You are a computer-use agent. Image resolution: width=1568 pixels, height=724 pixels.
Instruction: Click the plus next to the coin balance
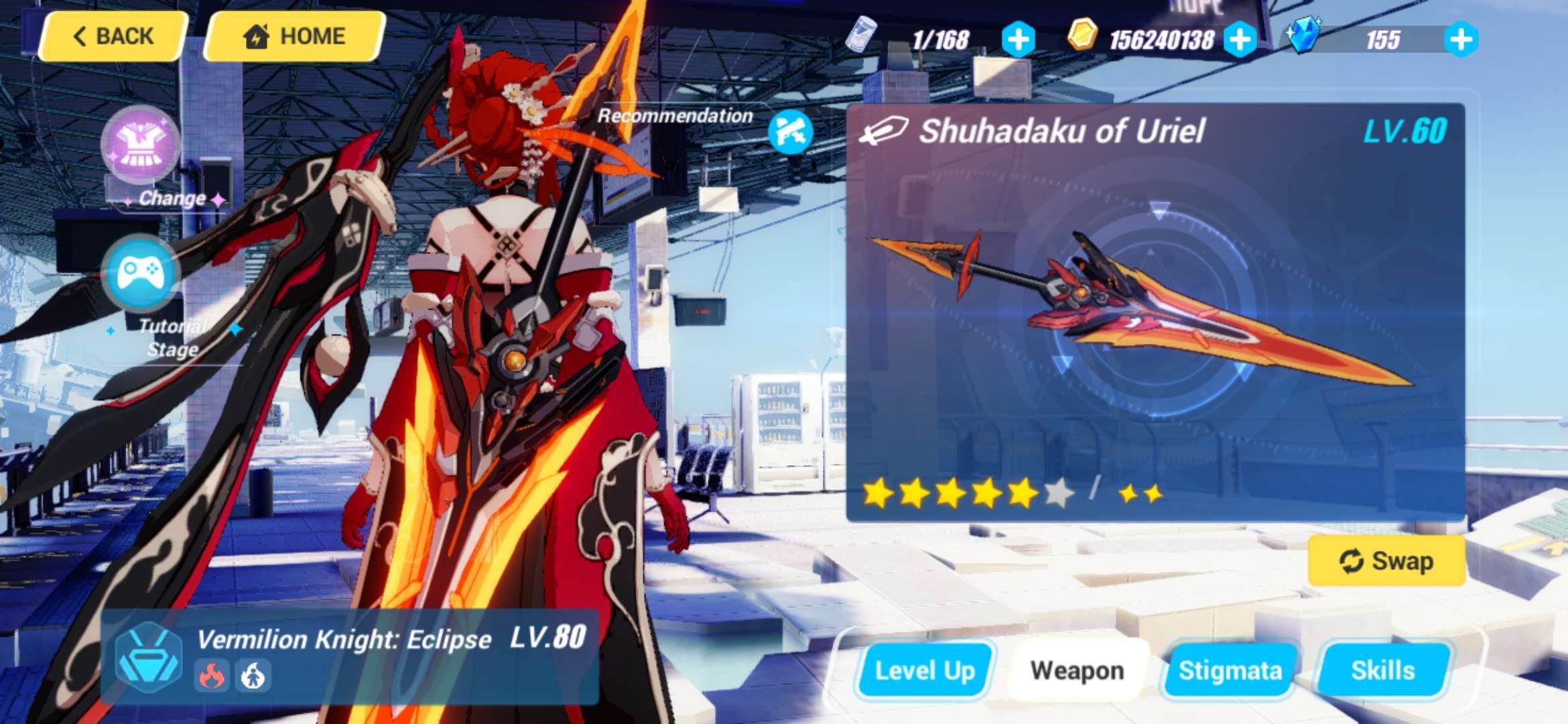coord(1241,38)
